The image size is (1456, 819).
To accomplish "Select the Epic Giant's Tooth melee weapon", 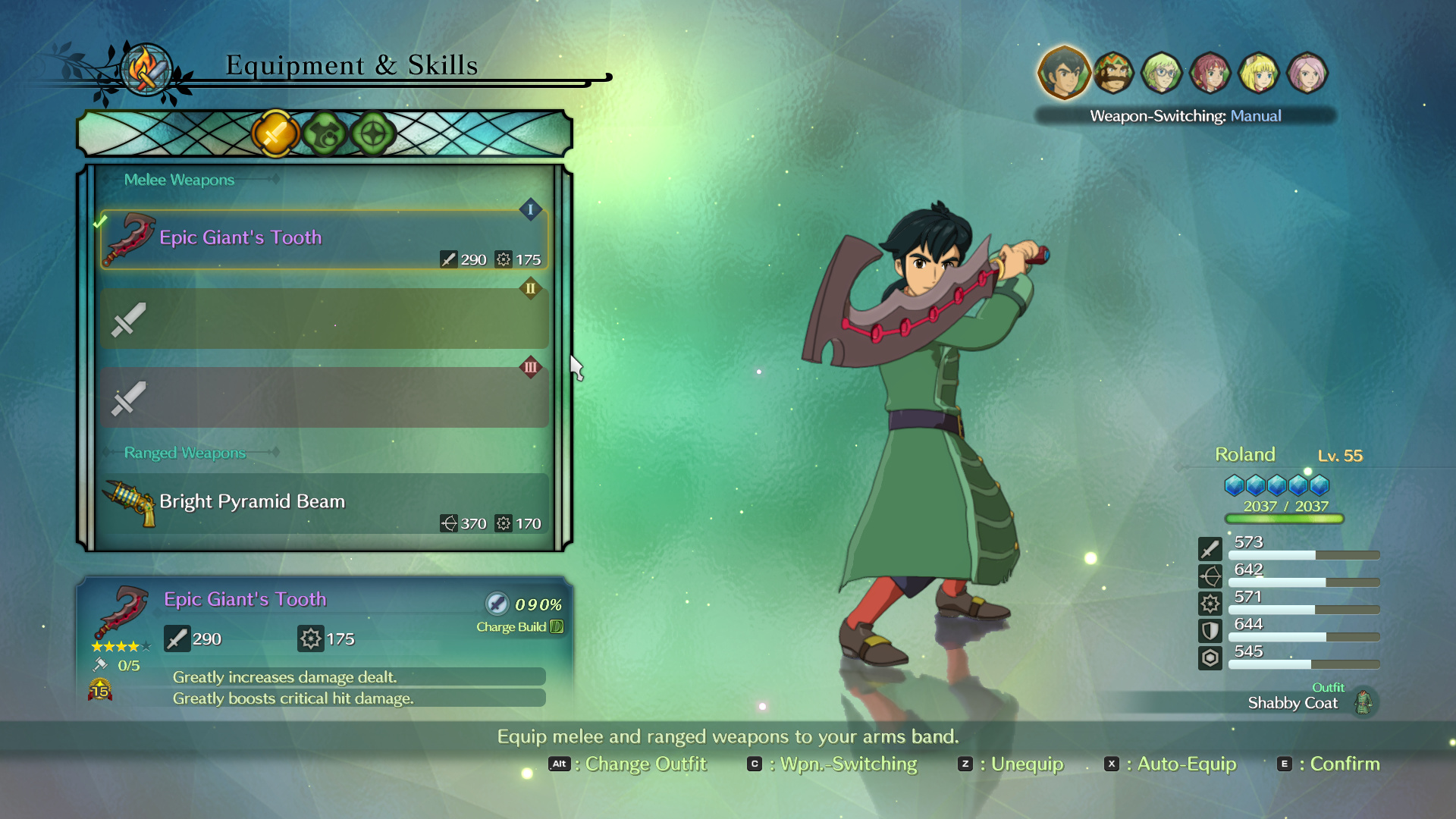I will point(324,240).
